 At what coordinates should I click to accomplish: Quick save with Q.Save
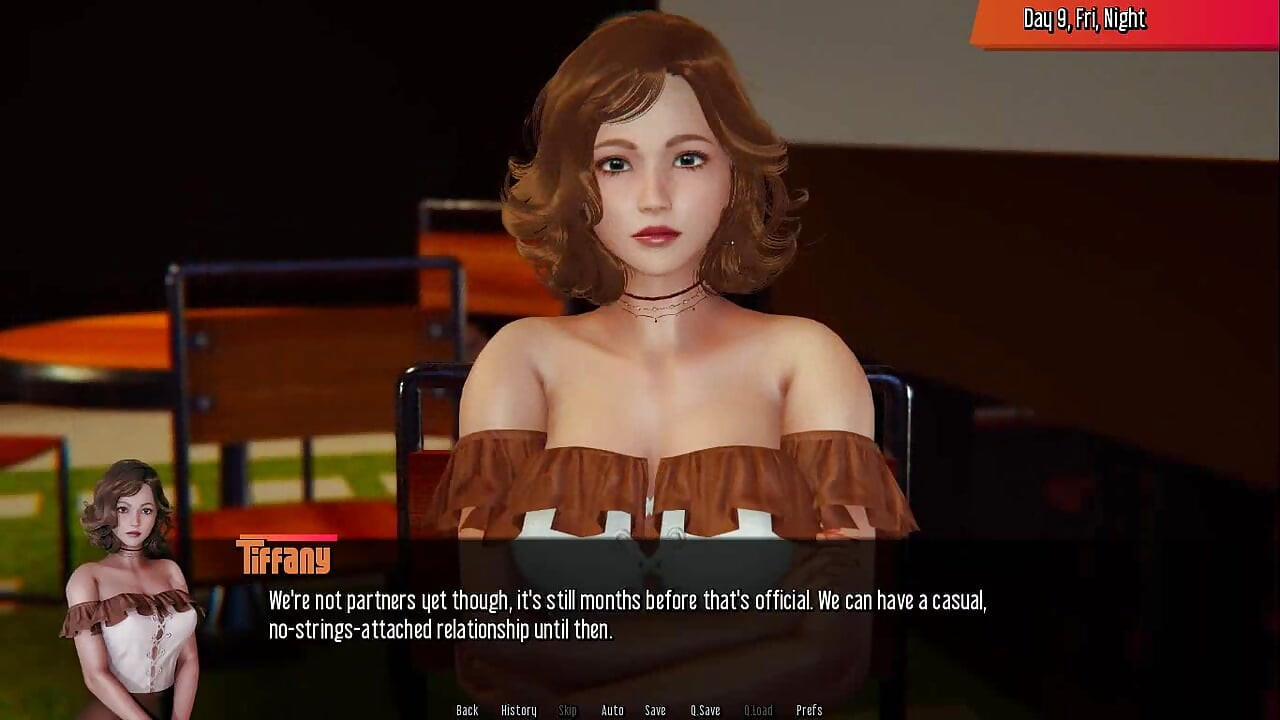click(705, 710)
